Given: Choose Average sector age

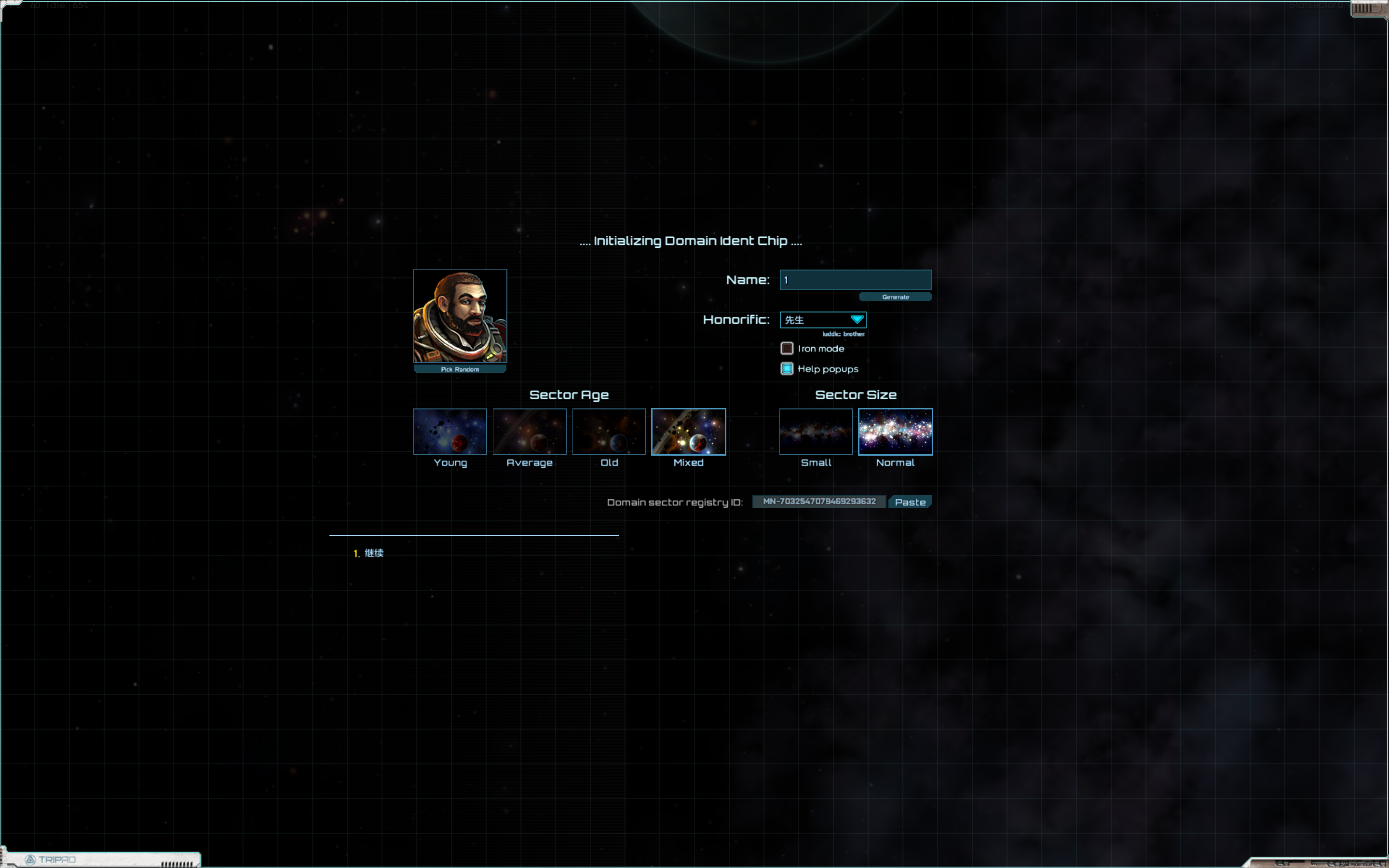Looking at the screenshot, I should pos(529,432).
